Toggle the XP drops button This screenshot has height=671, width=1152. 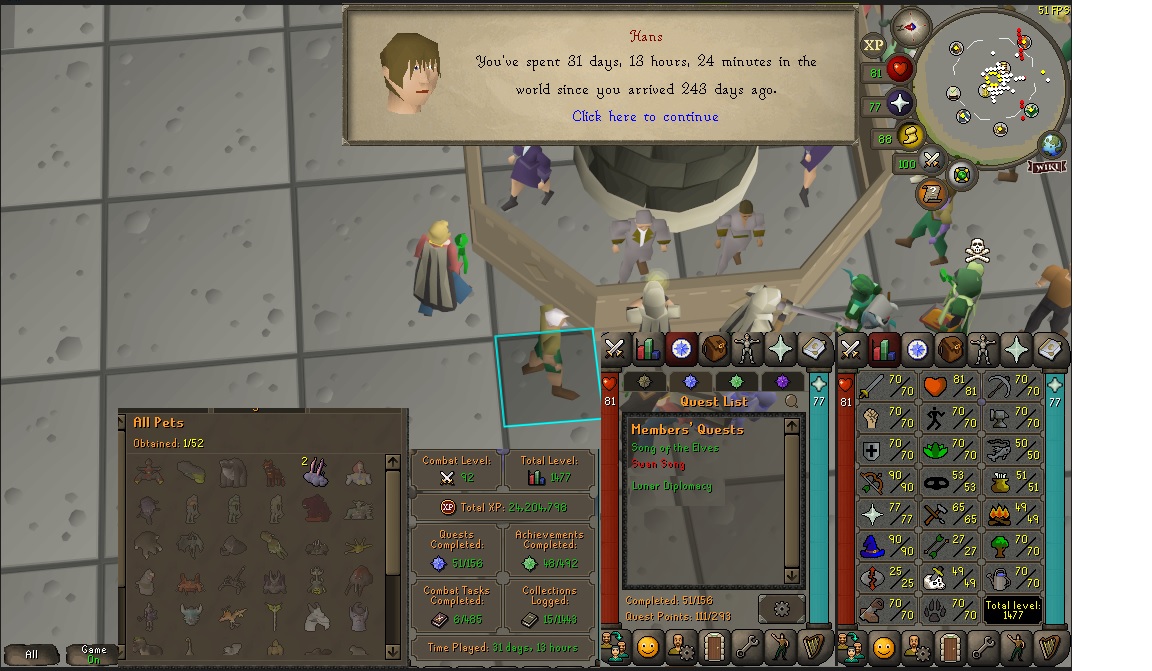(x=873, y=45)
